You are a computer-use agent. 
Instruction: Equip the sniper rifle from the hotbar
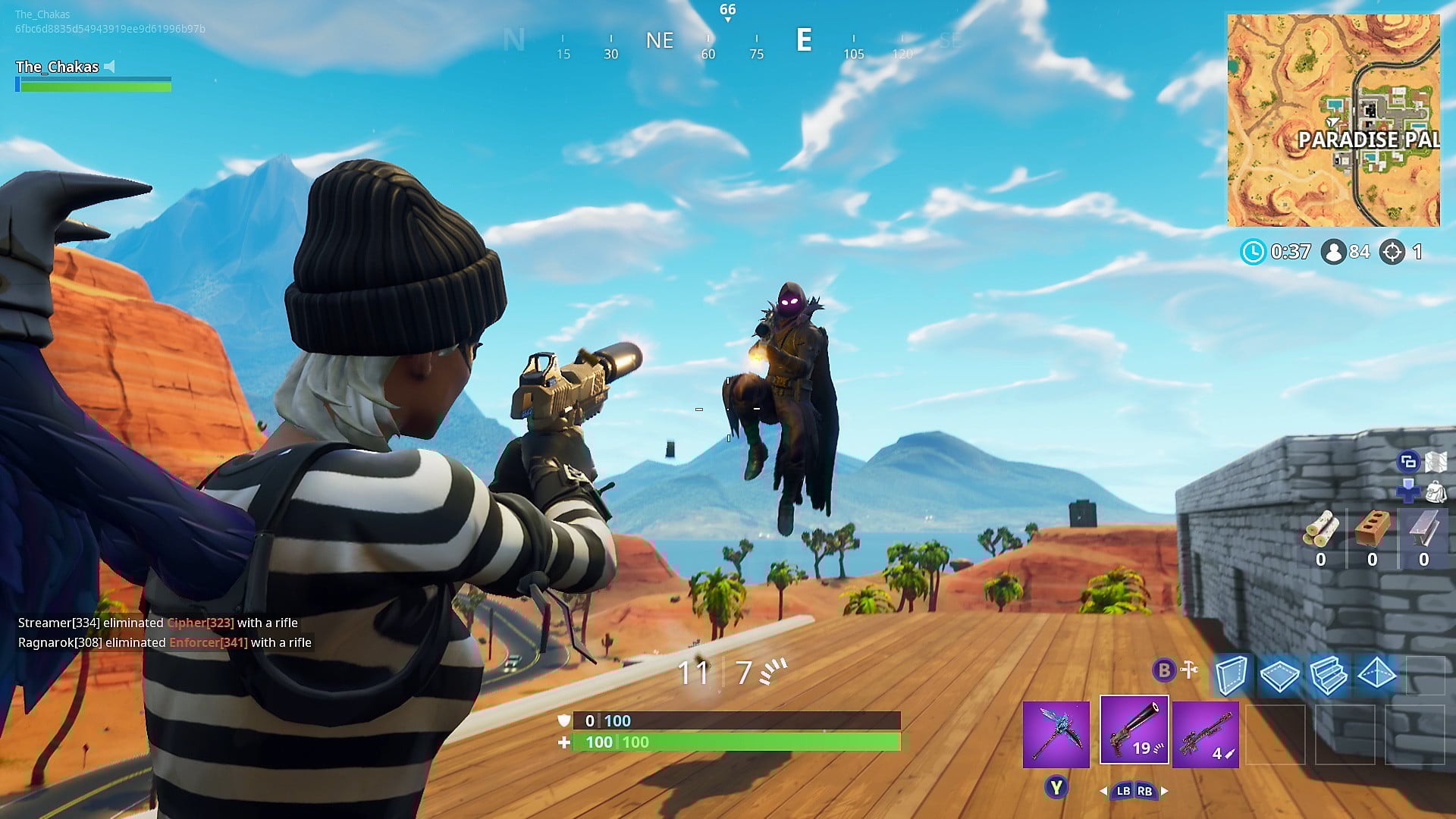tap(1205, 734)
